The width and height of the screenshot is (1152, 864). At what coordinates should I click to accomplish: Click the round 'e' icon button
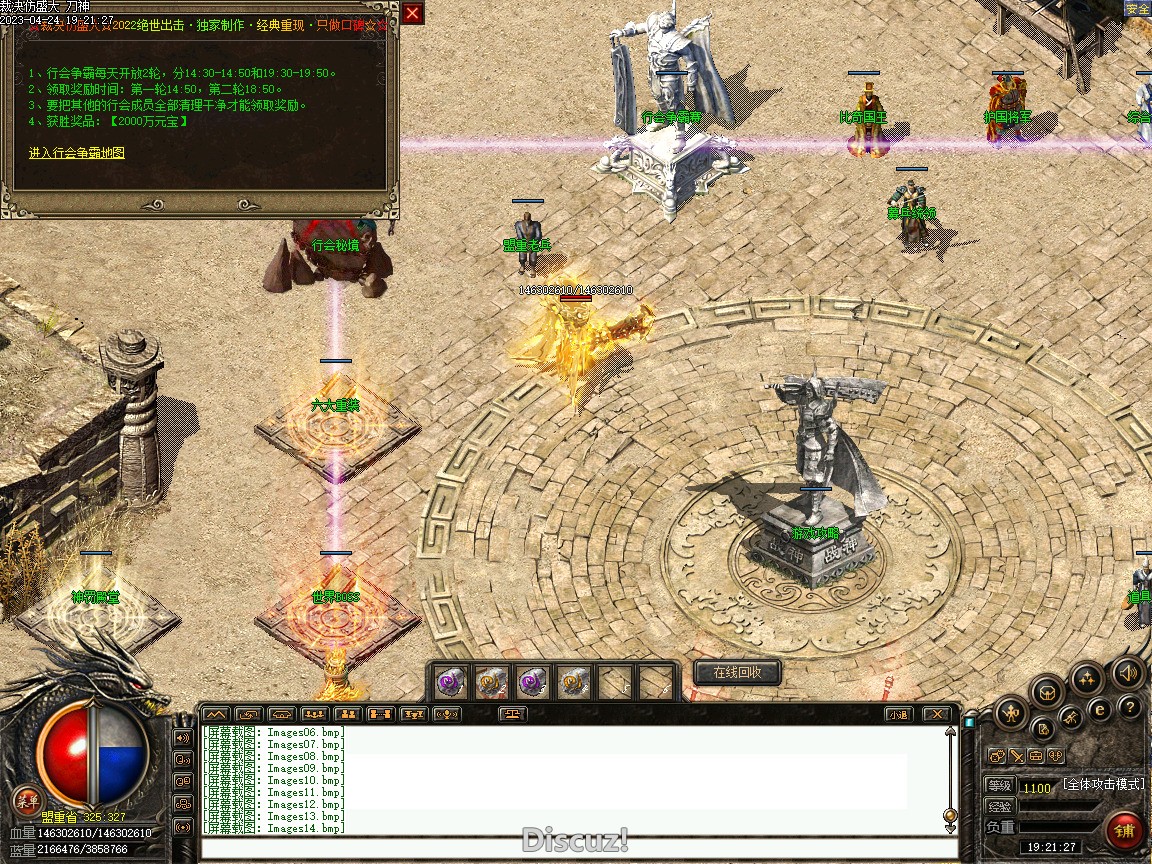pyautogui.click(x=1100, y=709)
